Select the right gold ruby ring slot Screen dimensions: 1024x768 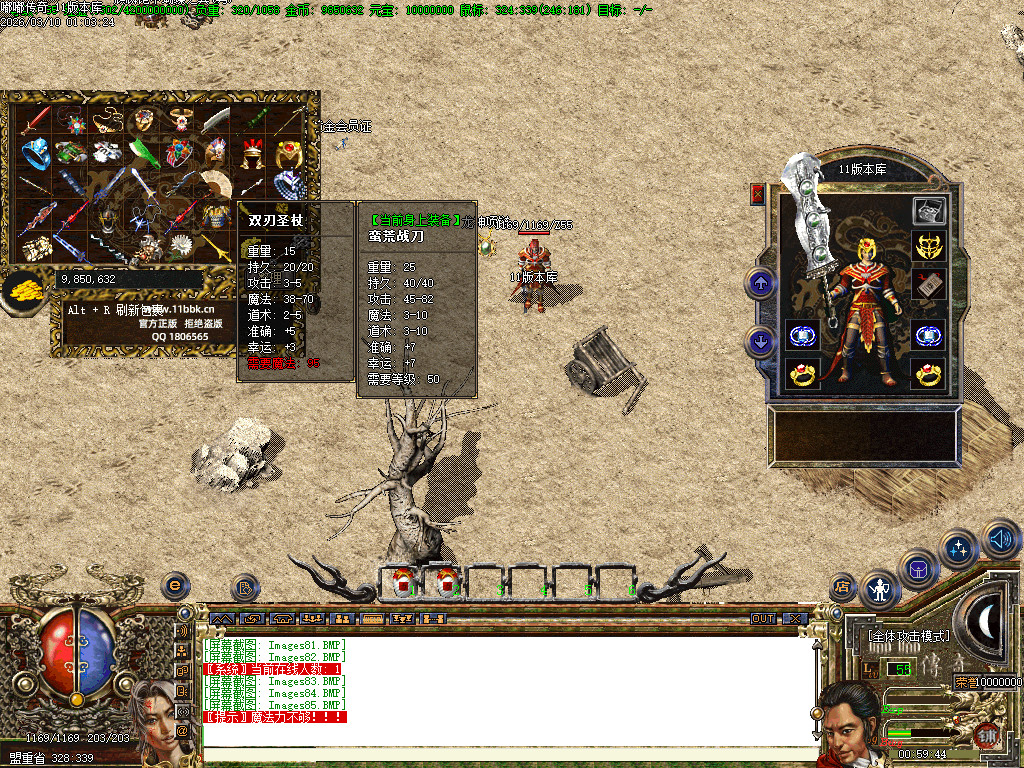click(x=929, y=374)
